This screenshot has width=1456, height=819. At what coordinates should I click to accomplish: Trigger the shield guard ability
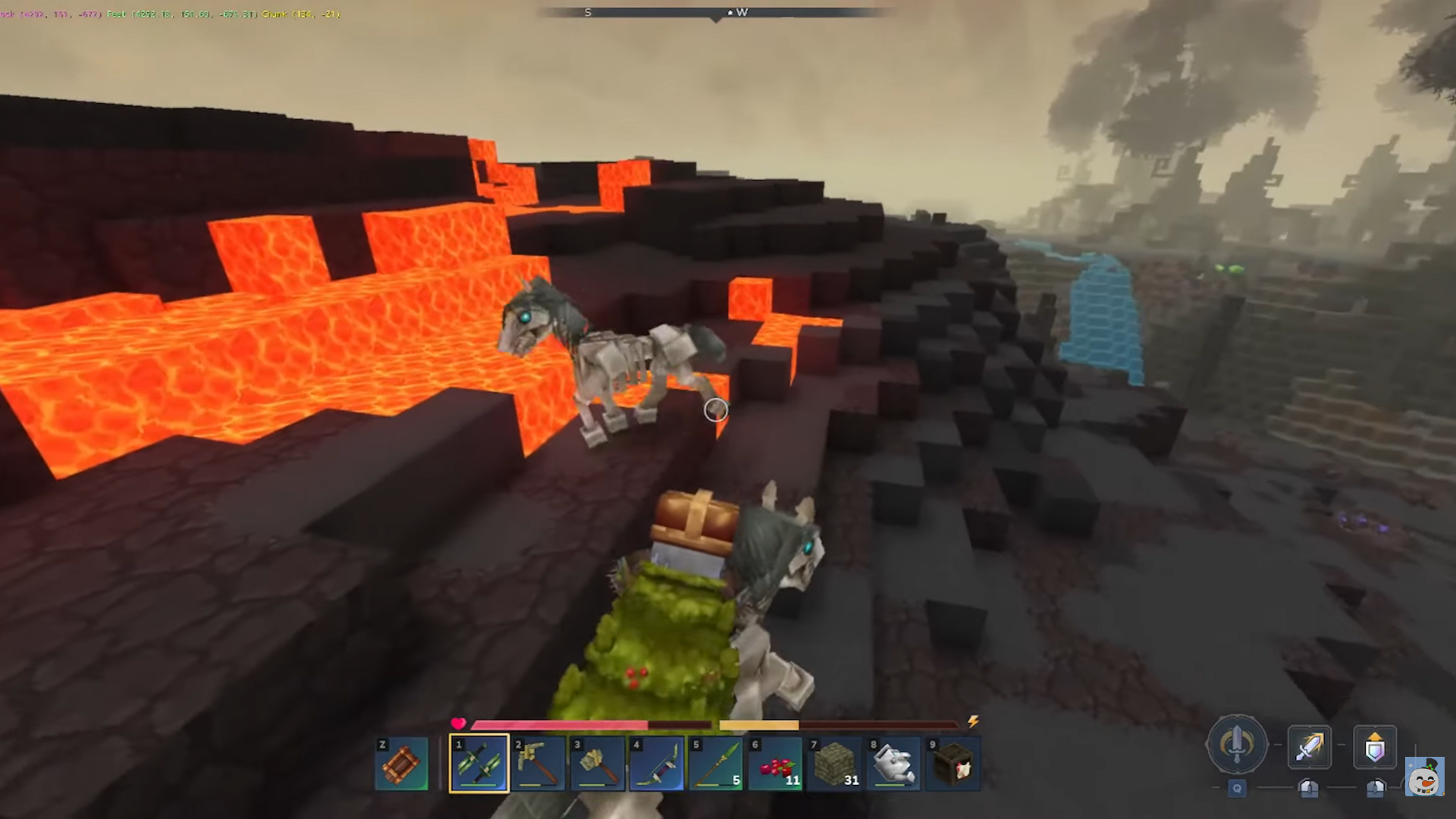pyautogui.click(x=1375, y=747)
